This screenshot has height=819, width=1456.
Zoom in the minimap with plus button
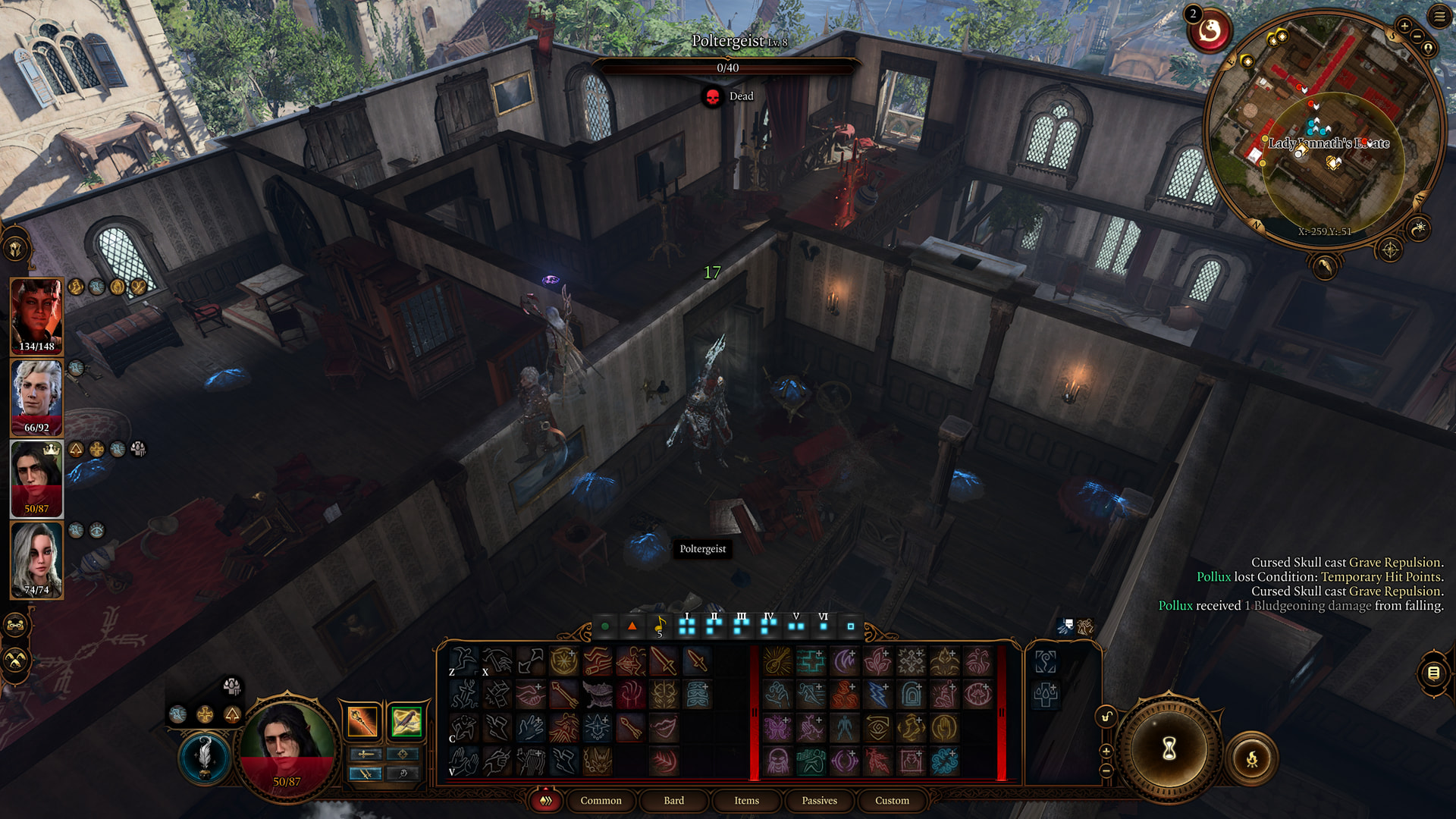pos(1404,26)
